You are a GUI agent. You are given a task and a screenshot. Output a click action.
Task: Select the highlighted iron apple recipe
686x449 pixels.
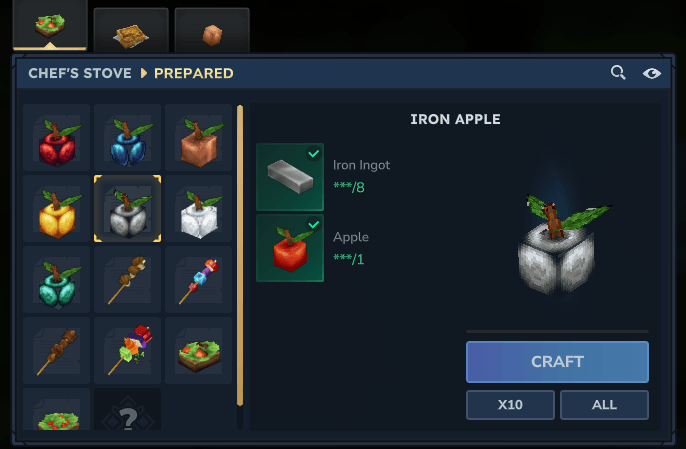(128, 208)
